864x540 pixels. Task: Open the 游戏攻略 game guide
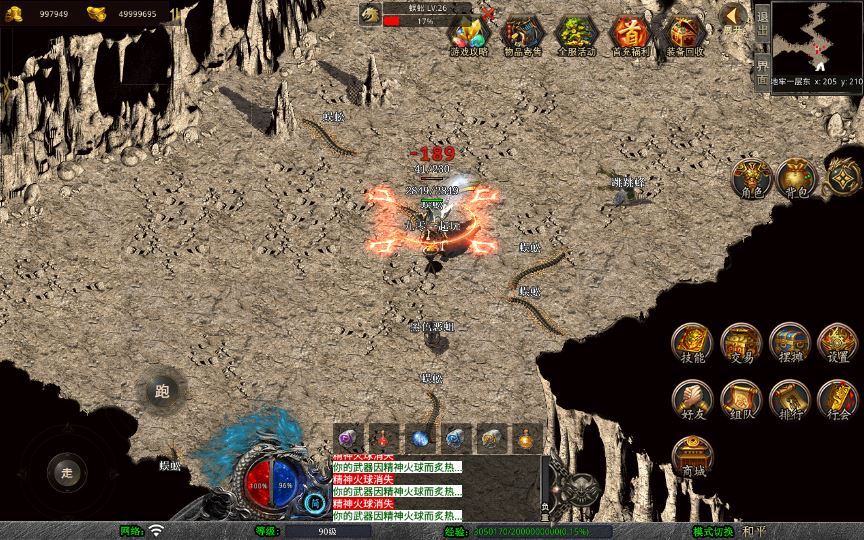[x=468, y=34]
